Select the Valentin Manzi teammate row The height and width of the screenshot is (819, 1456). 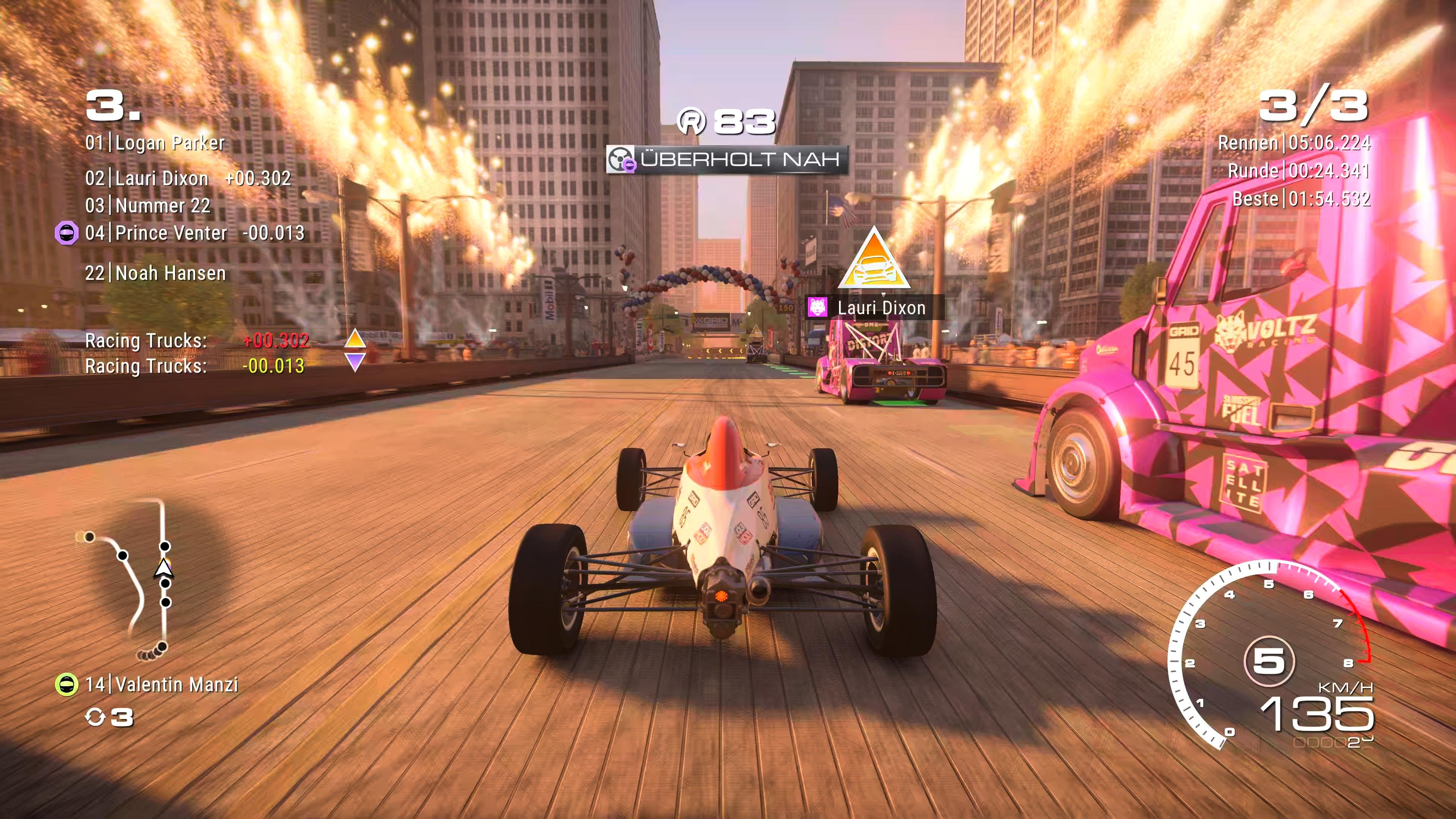pyautogui.click(x=162, y=684)
